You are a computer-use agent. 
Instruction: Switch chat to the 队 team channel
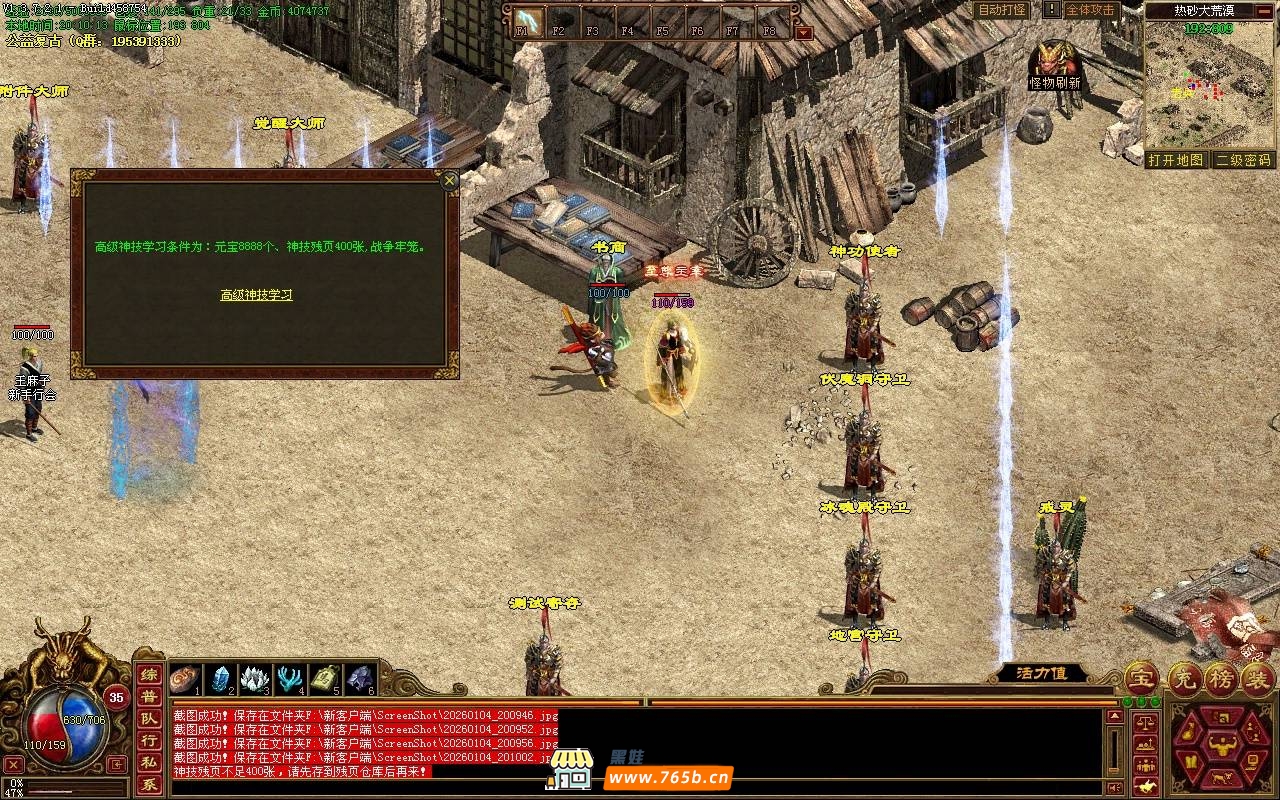click(x=148, y=718)
